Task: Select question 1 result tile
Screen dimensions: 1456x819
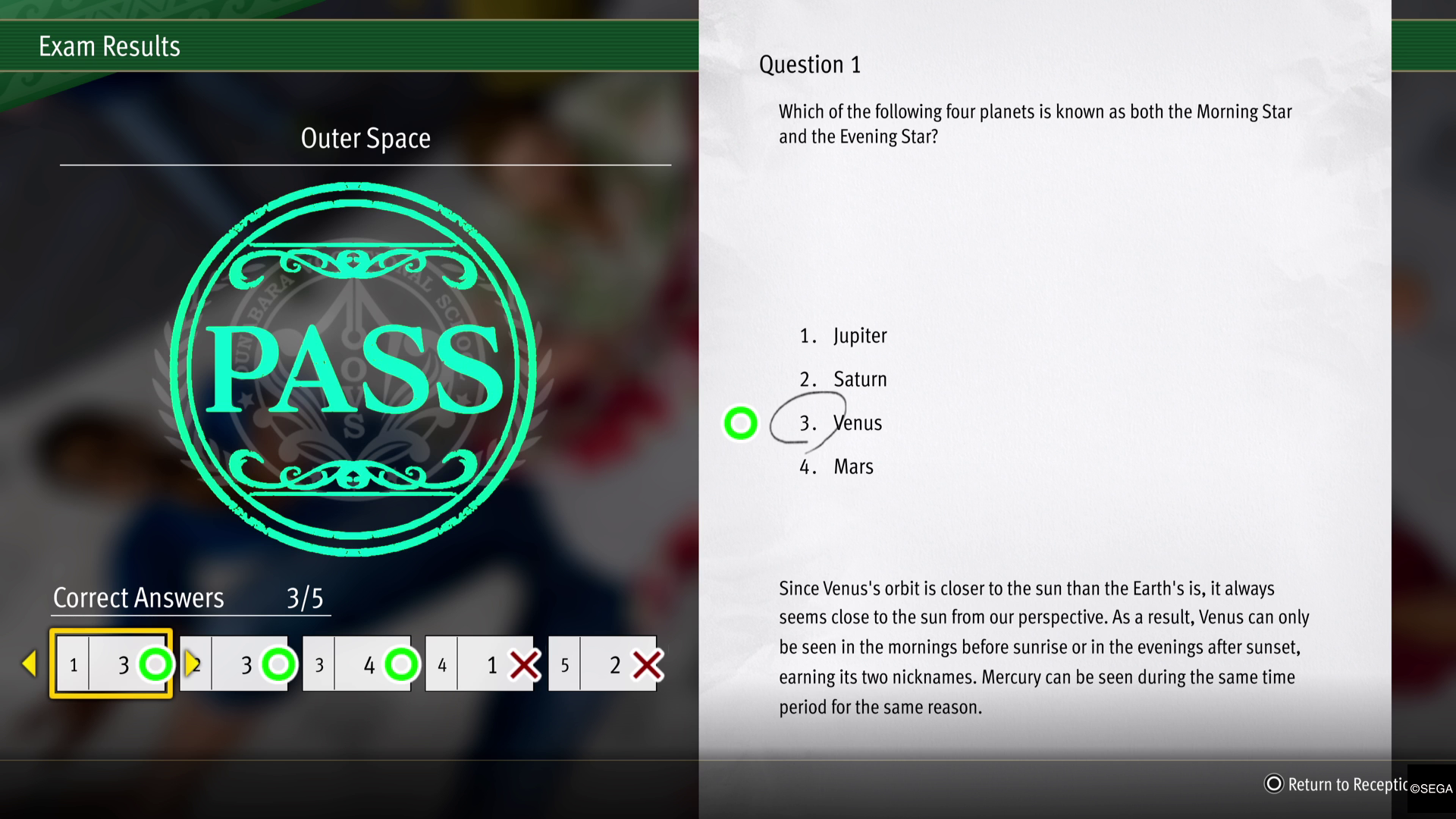Action: (111, 664)
